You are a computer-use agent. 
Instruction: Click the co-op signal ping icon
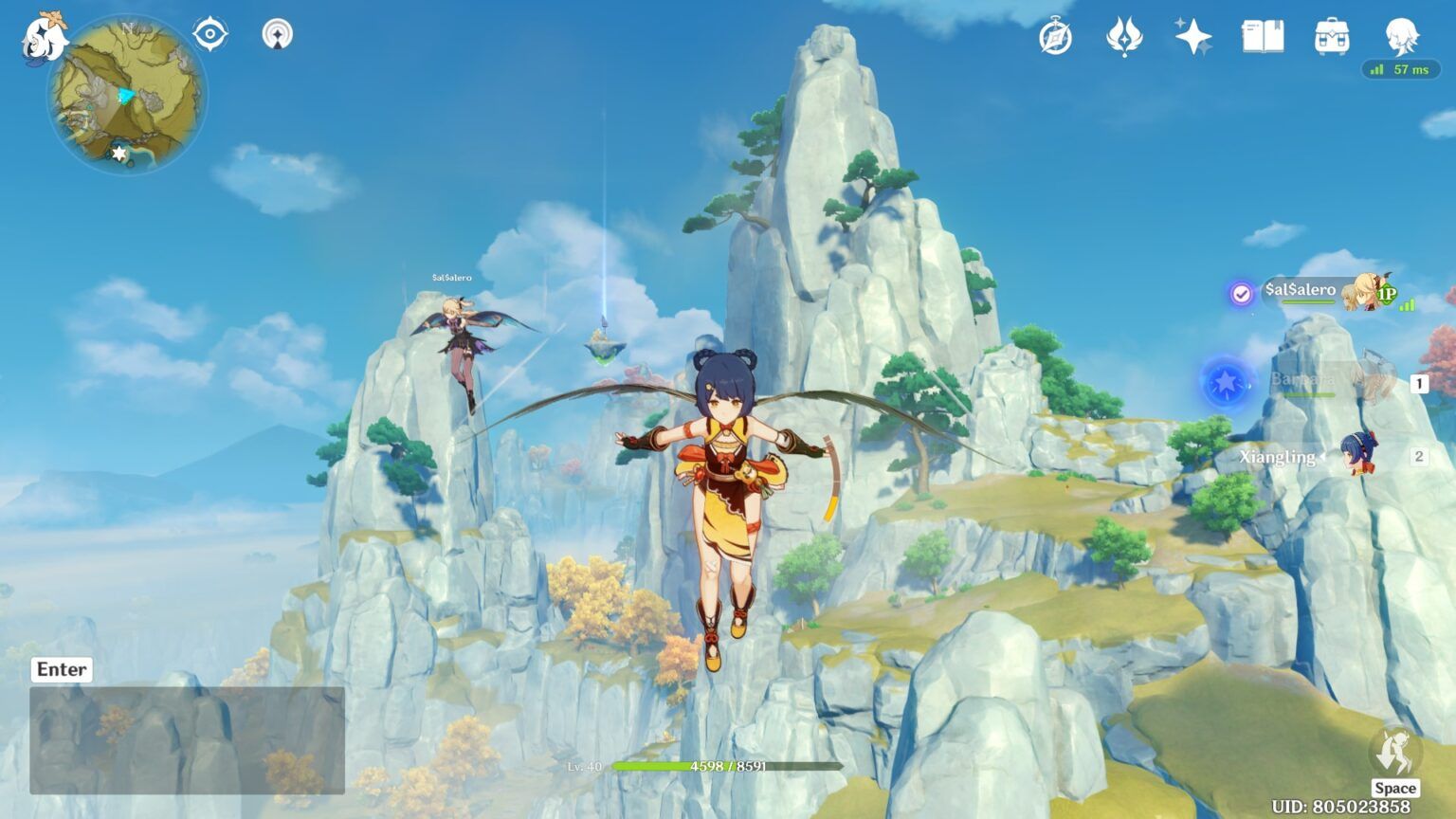(278, 33)
